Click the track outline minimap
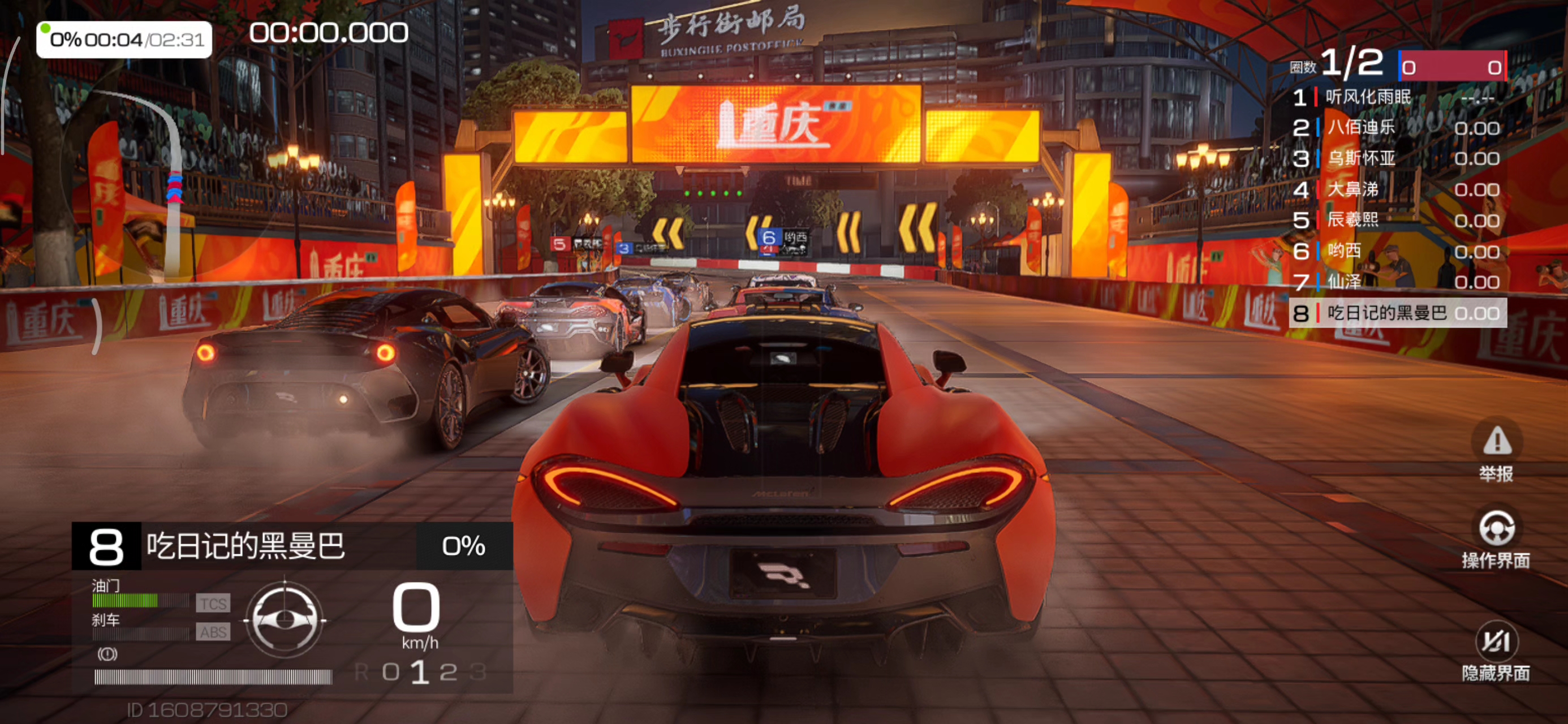This screenshot has width=1568, height=724. pyautogui.click(x=122, y=183)
